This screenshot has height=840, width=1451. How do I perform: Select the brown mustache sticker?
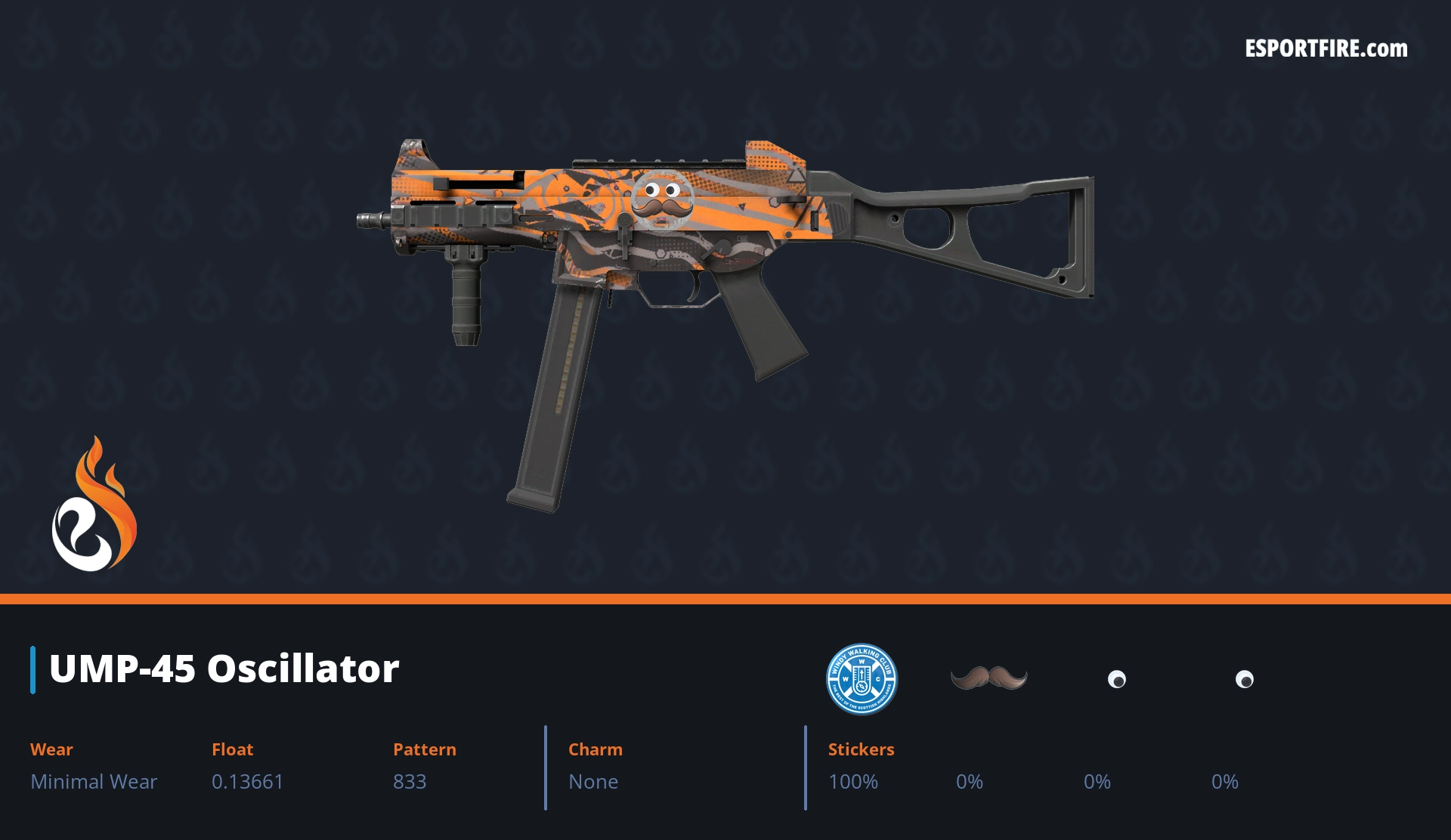[988, 678]
